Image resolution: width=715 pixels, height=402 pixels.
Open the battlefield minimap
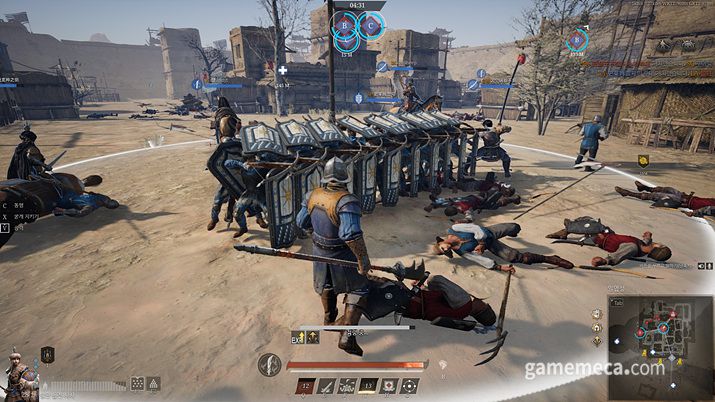pyautogui.click(x=660, y=337)
